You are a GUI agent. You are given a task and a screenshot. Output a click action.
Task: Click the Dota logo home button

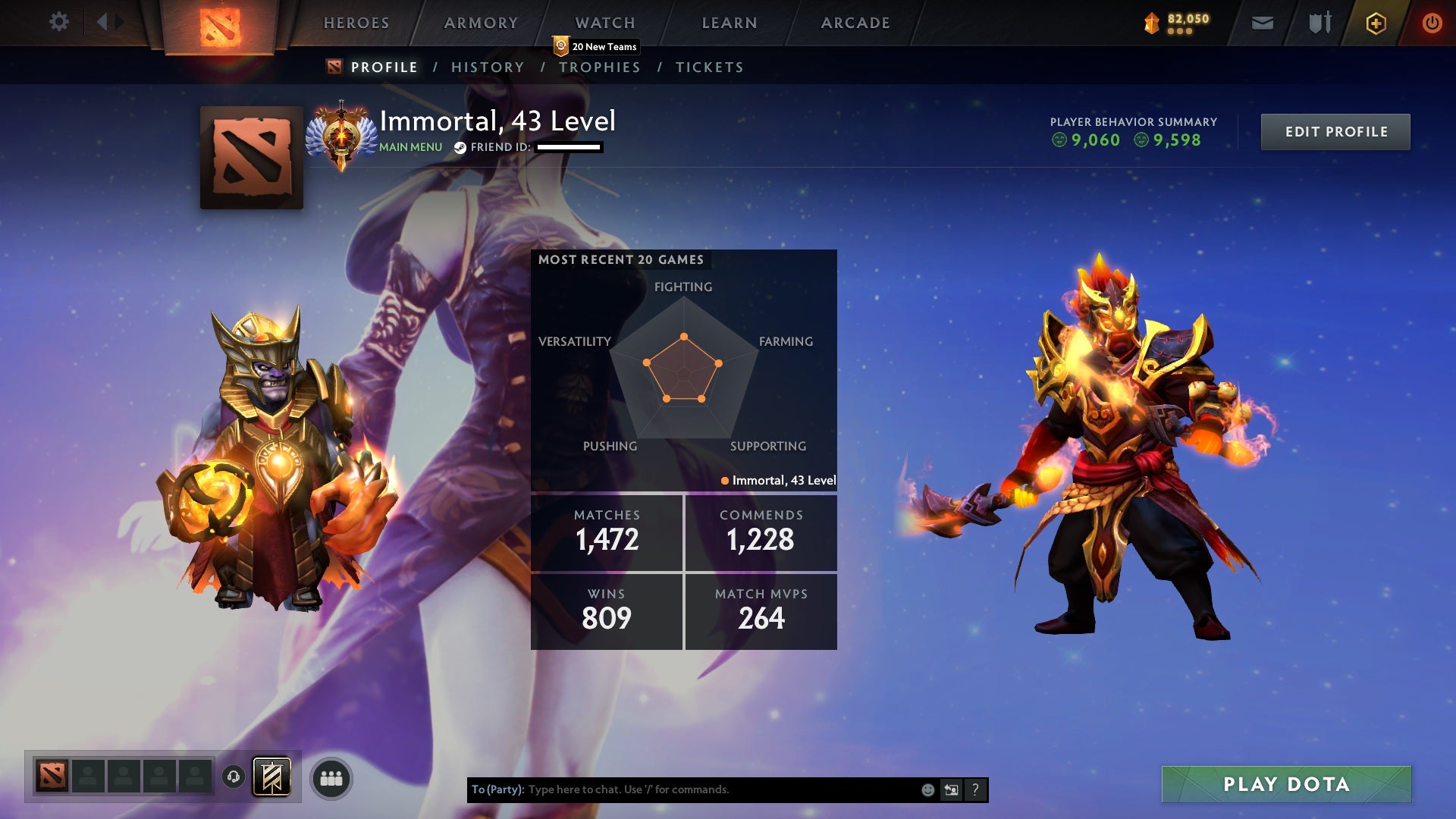[x=220, y=27]
